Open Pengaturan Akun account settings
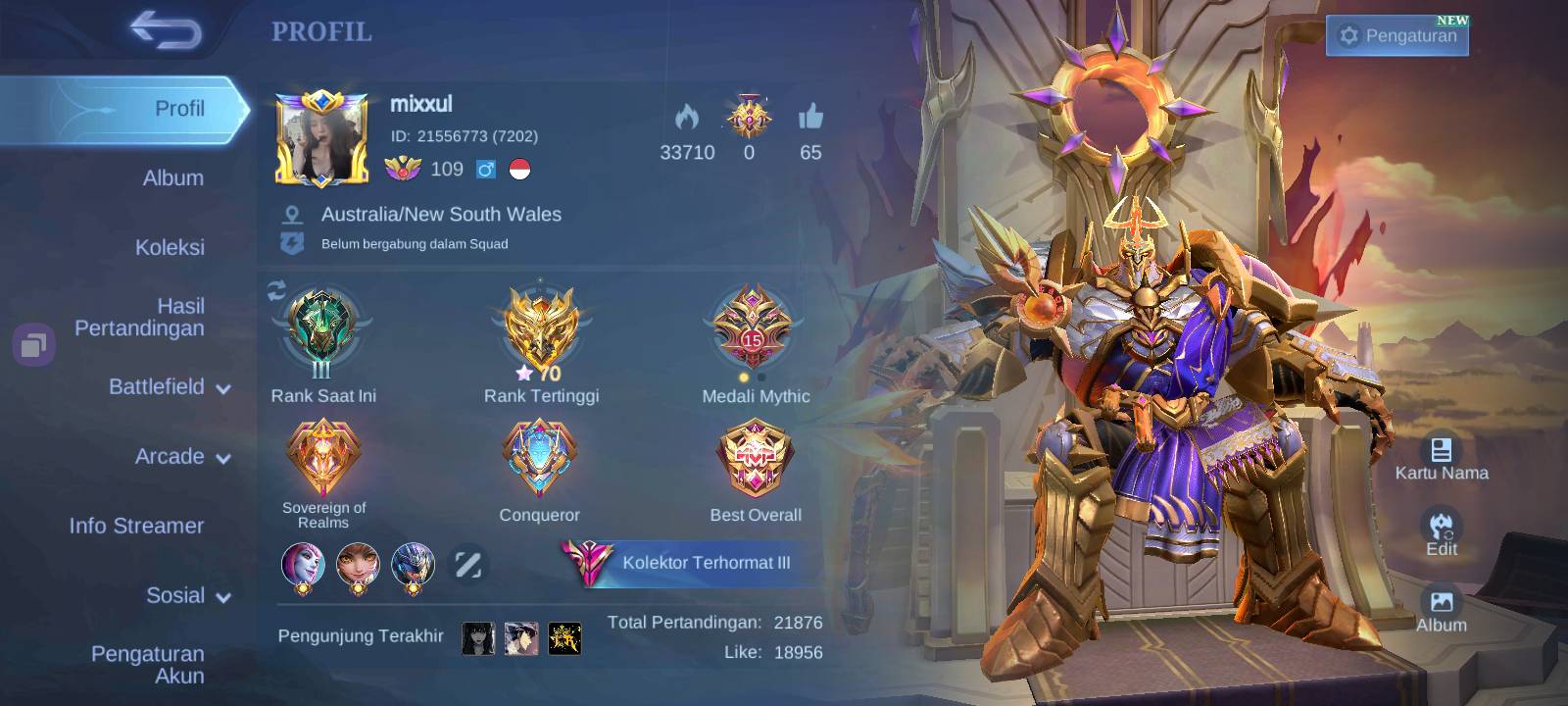The width and height of the screenshot is (1568, 706). 148,665
